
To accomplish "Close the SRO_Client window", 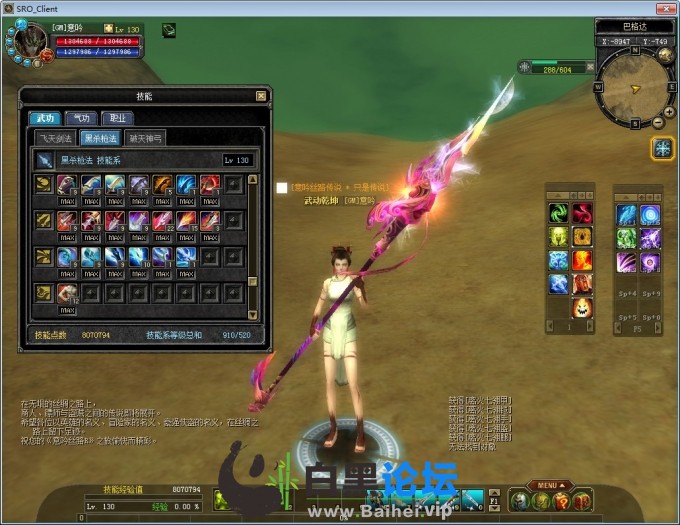I will pyautogui.click(x=667, y=9).
